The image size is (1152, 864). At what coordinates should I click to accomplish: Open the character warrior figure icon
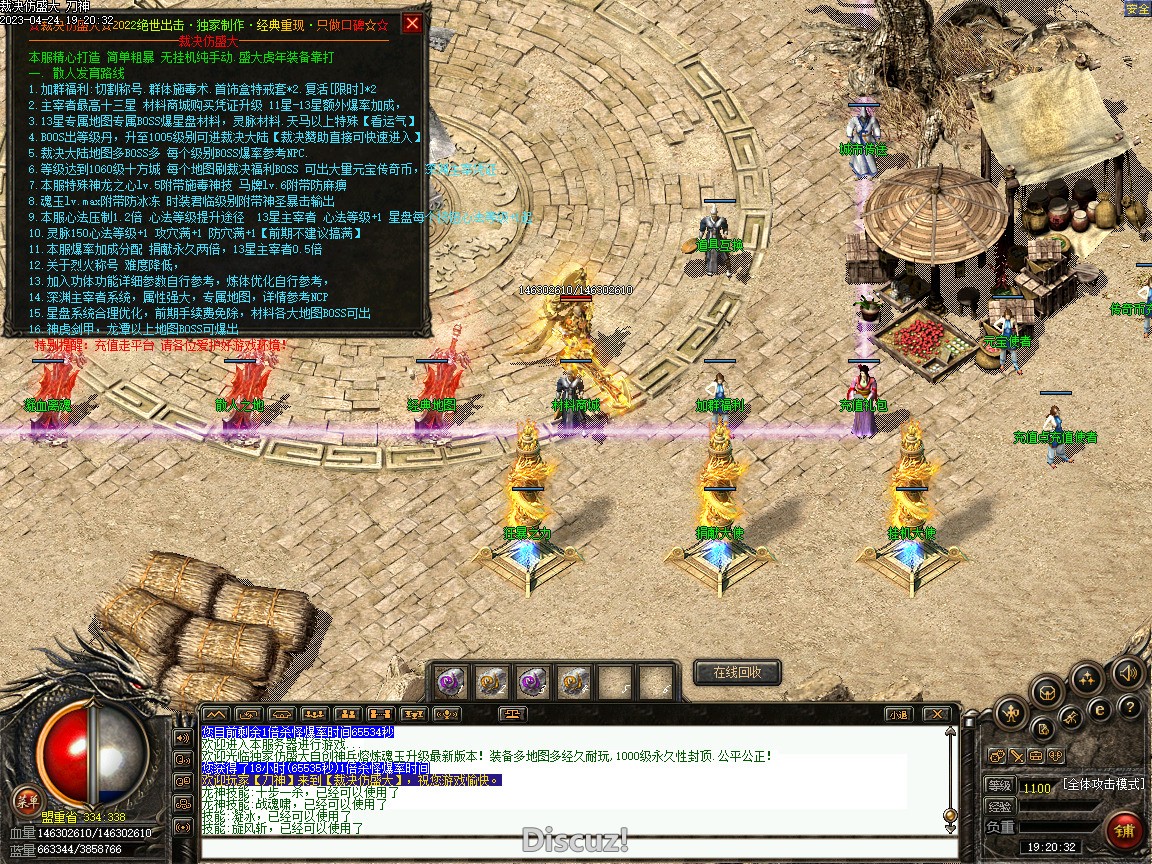tap(1012, 712)
